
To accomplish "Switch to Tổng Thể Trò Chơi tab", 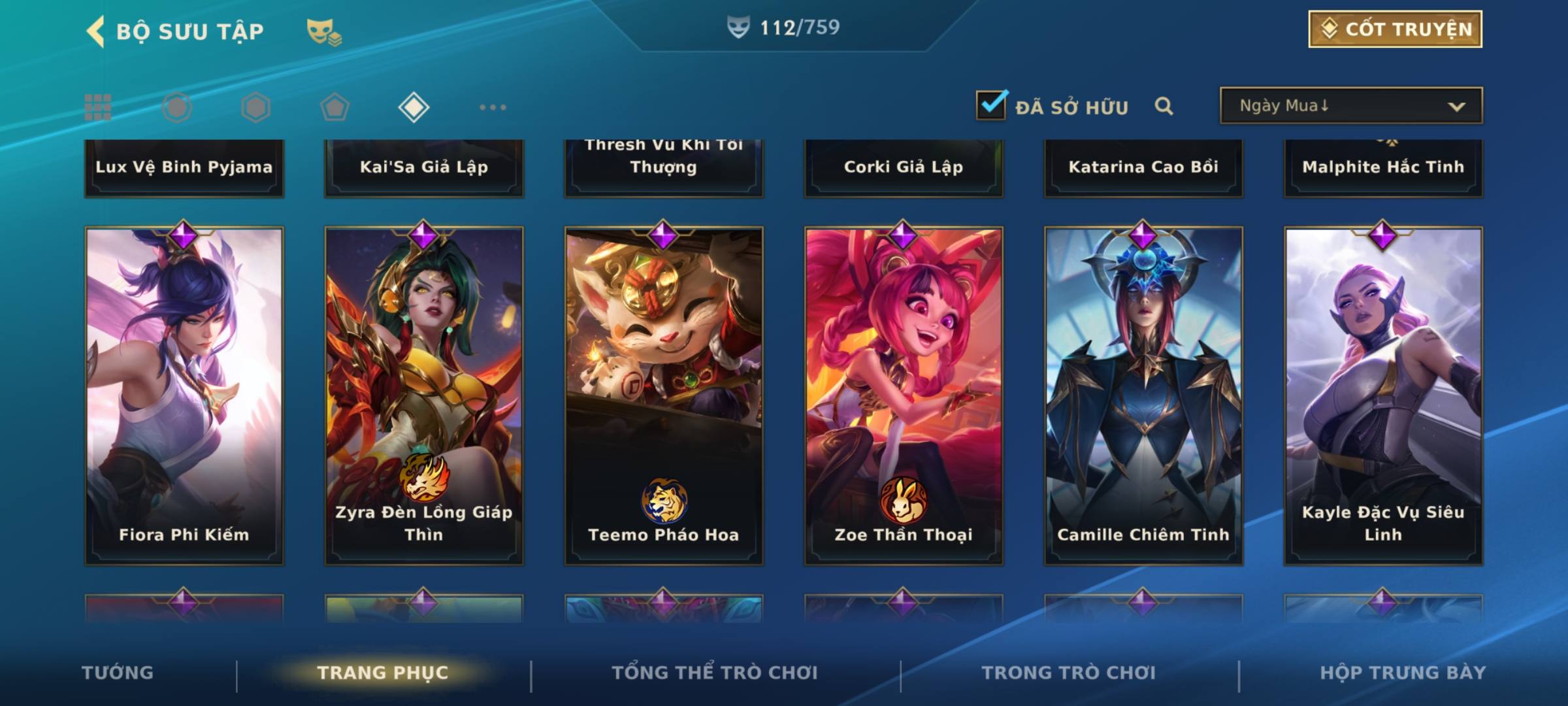I will click(x=715, y=673).
